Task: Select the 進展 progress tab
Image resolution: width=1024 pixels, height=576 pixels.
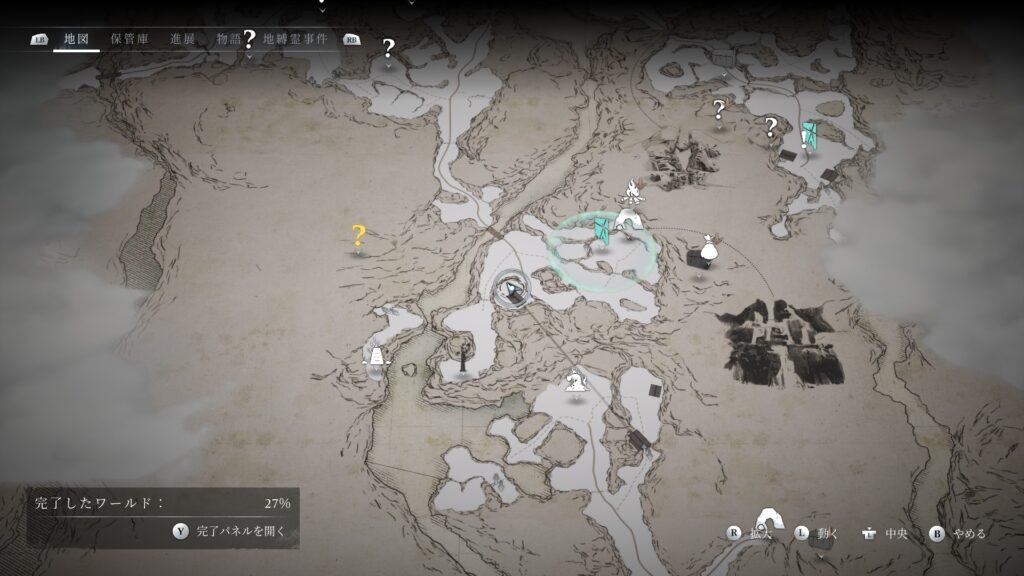Action: 182,39
